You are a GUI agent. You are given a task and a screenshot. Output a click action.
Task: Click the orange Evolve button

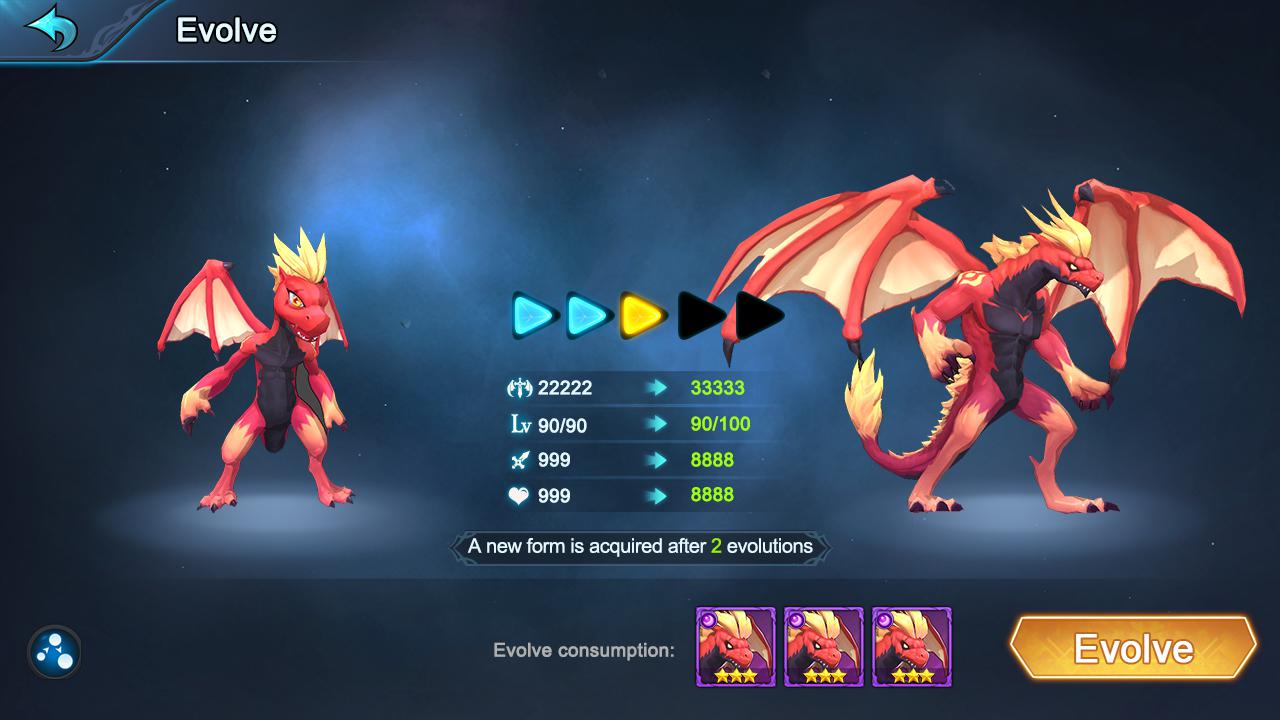(1133, 648)
